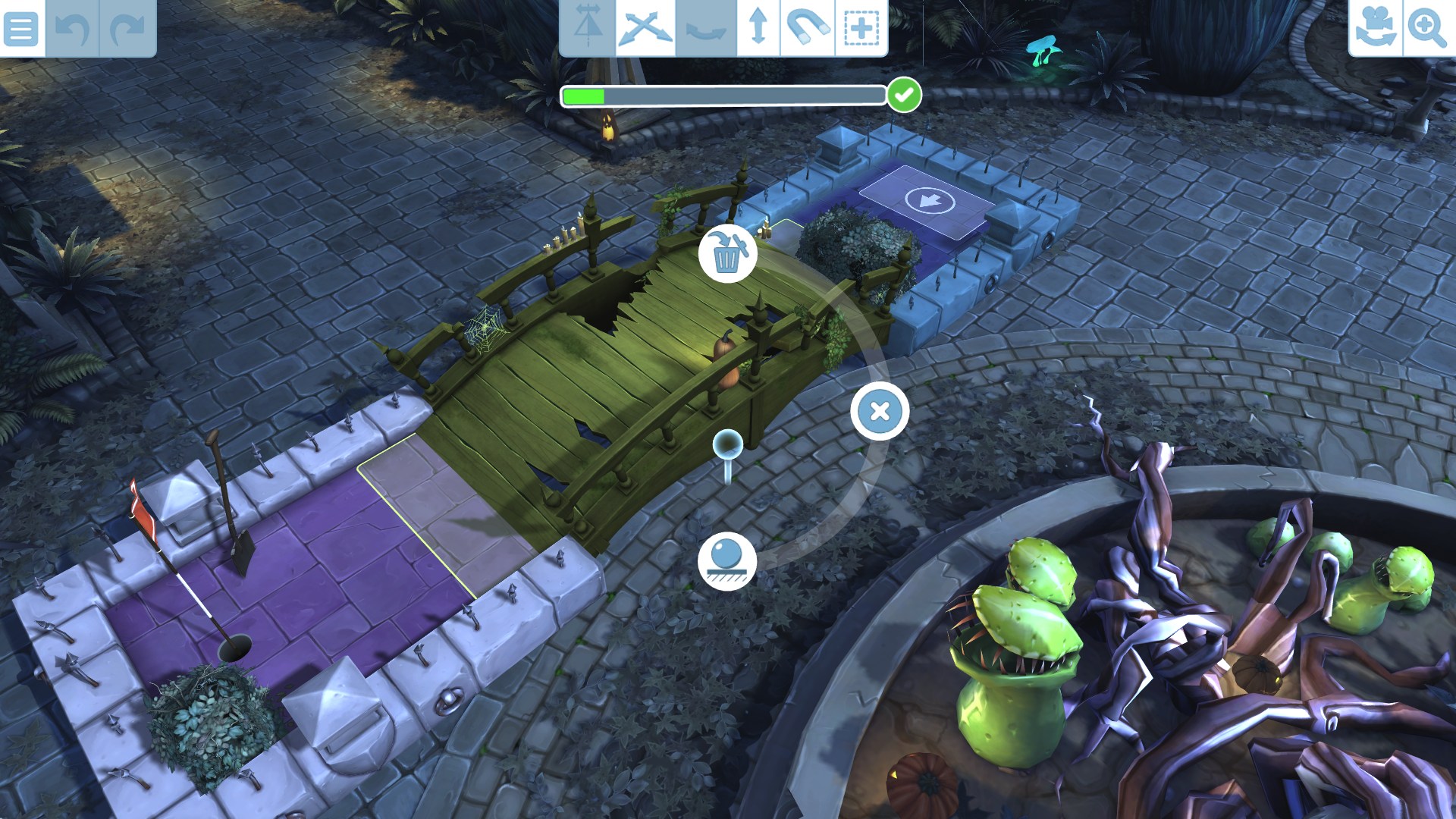This screenshot has width=1456, height=819.
Task: Dismiss the radial menu with the X
Action: [879, 409]
